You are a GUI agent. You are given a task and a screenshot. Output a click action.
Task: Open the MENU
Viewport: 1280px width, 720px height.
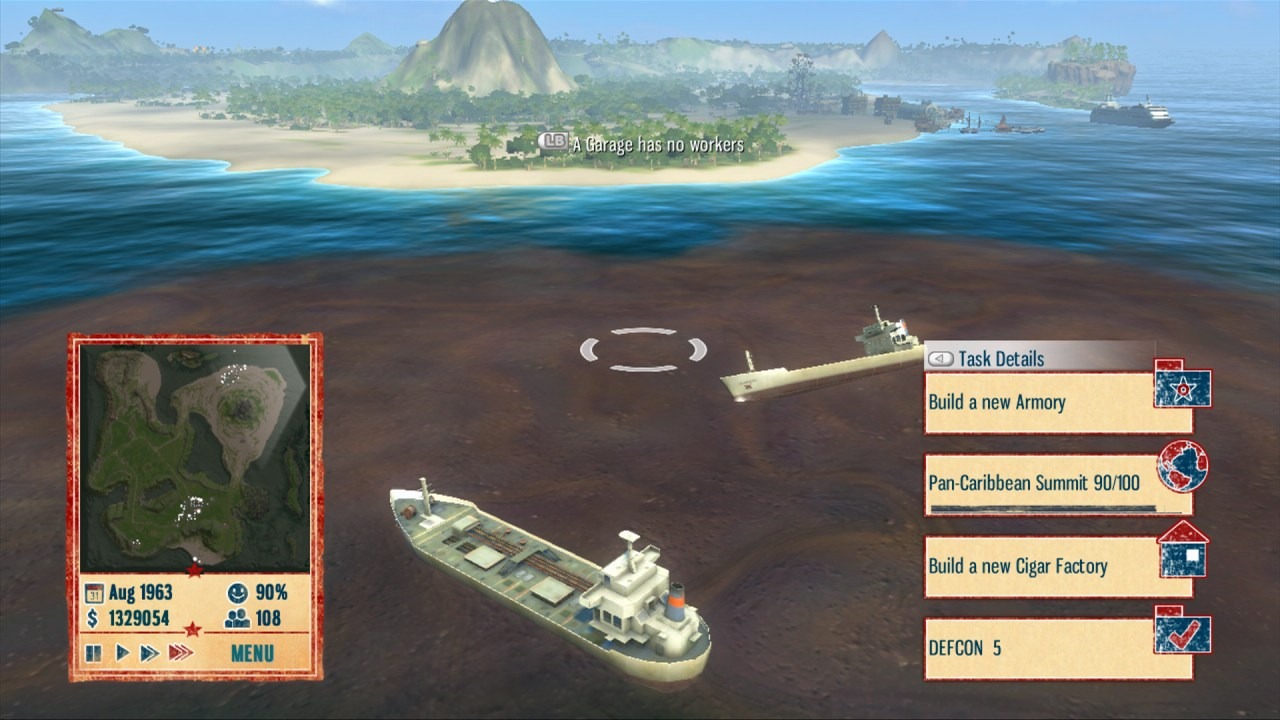pos(250,655)
